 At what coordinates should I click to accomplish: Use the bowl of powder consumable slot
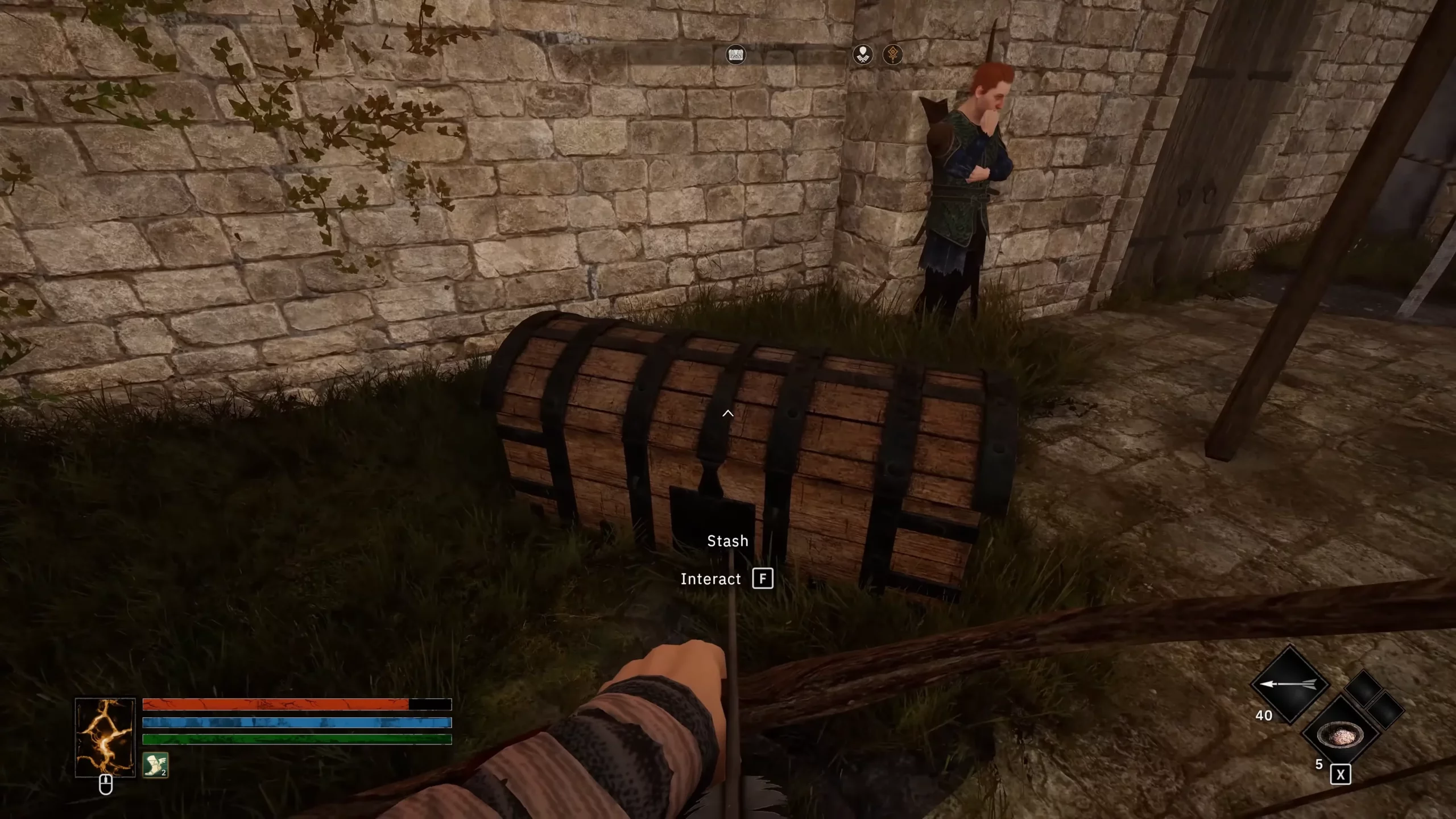[x=1341, y=734]
